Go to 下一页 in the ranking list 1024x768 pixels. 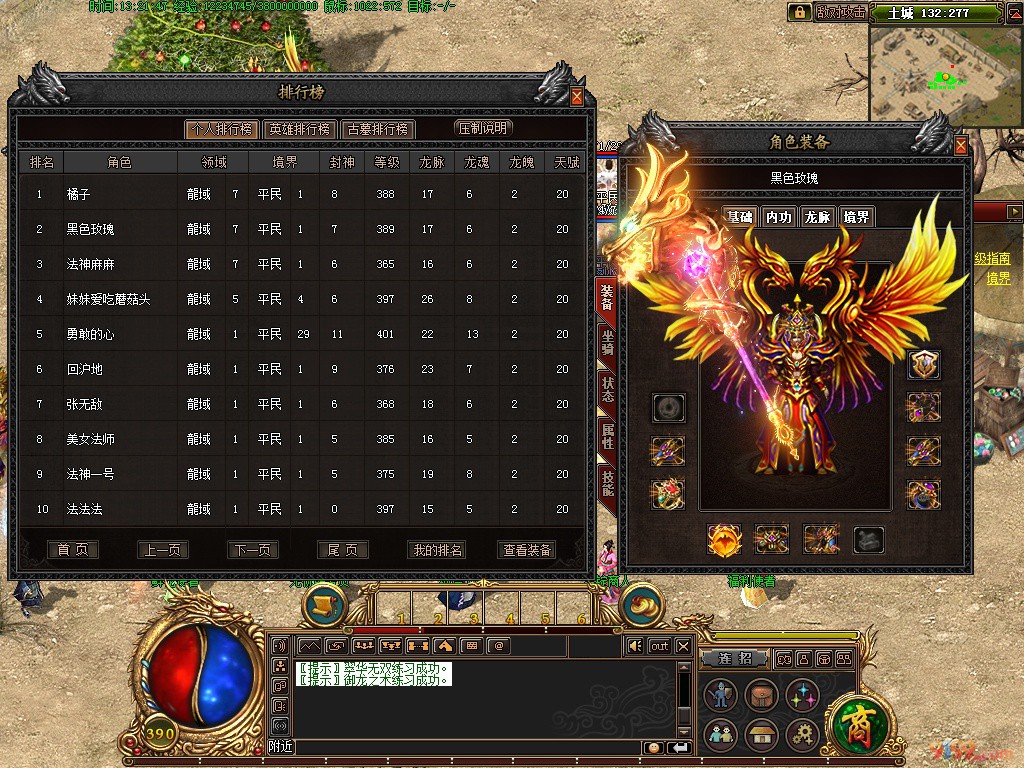(253, 550)
